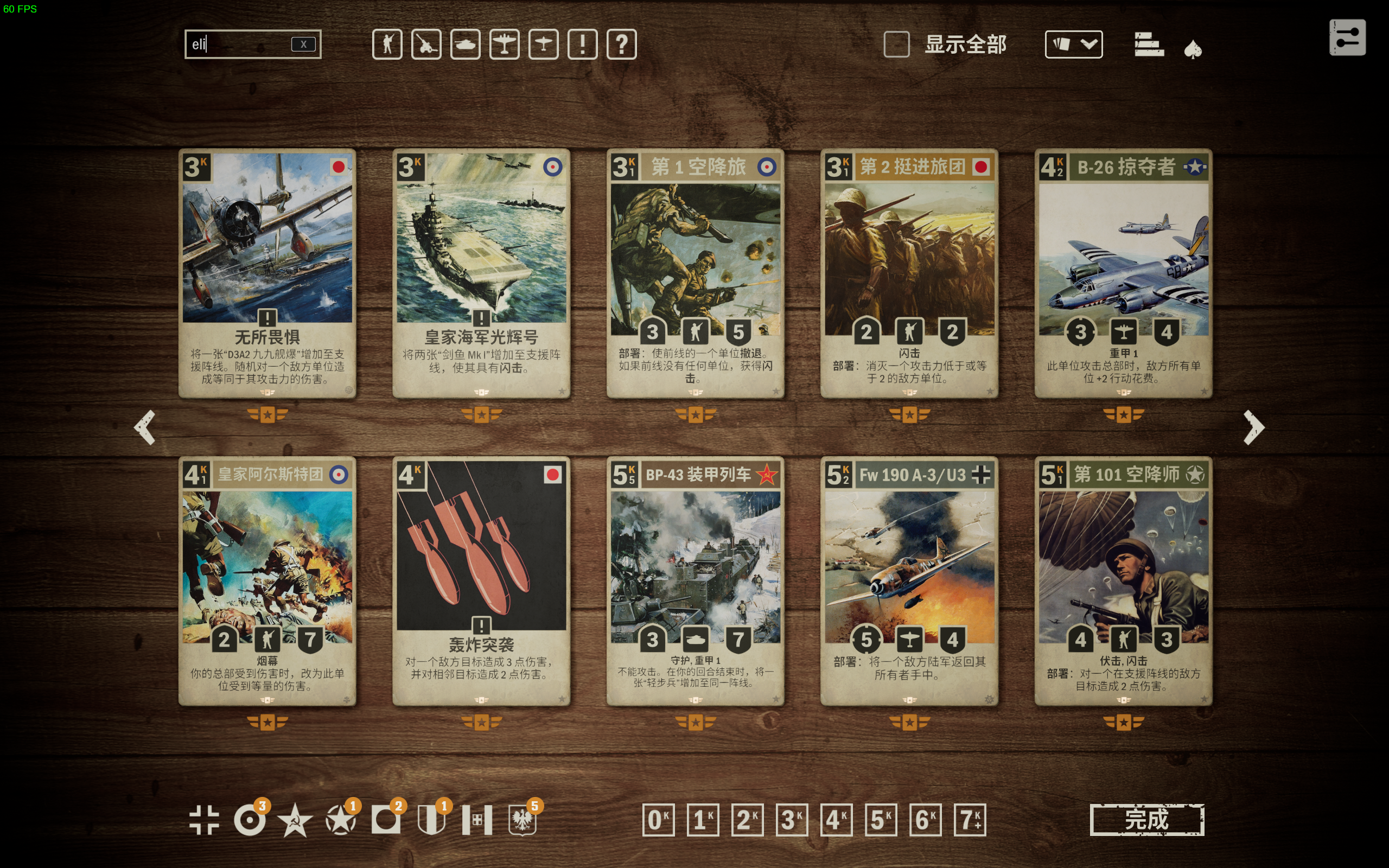The width and height of the screenshot is (1389, 868).
Task: Filter cards by 7K+ cost
Action: [x=970, y=820]
